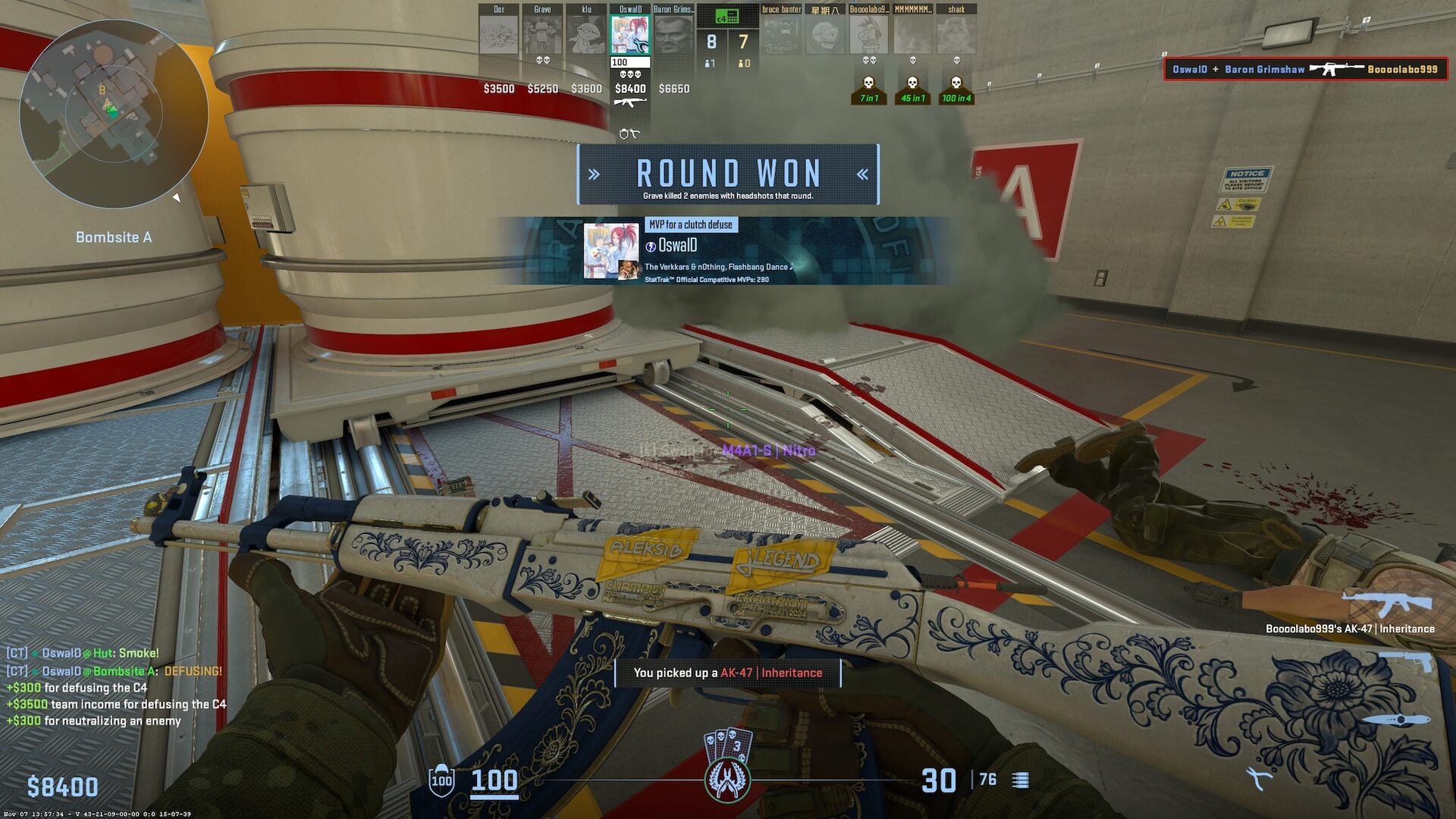
Task: Select Baron Grimshaw's player avatar
Action: pos(673,35)
